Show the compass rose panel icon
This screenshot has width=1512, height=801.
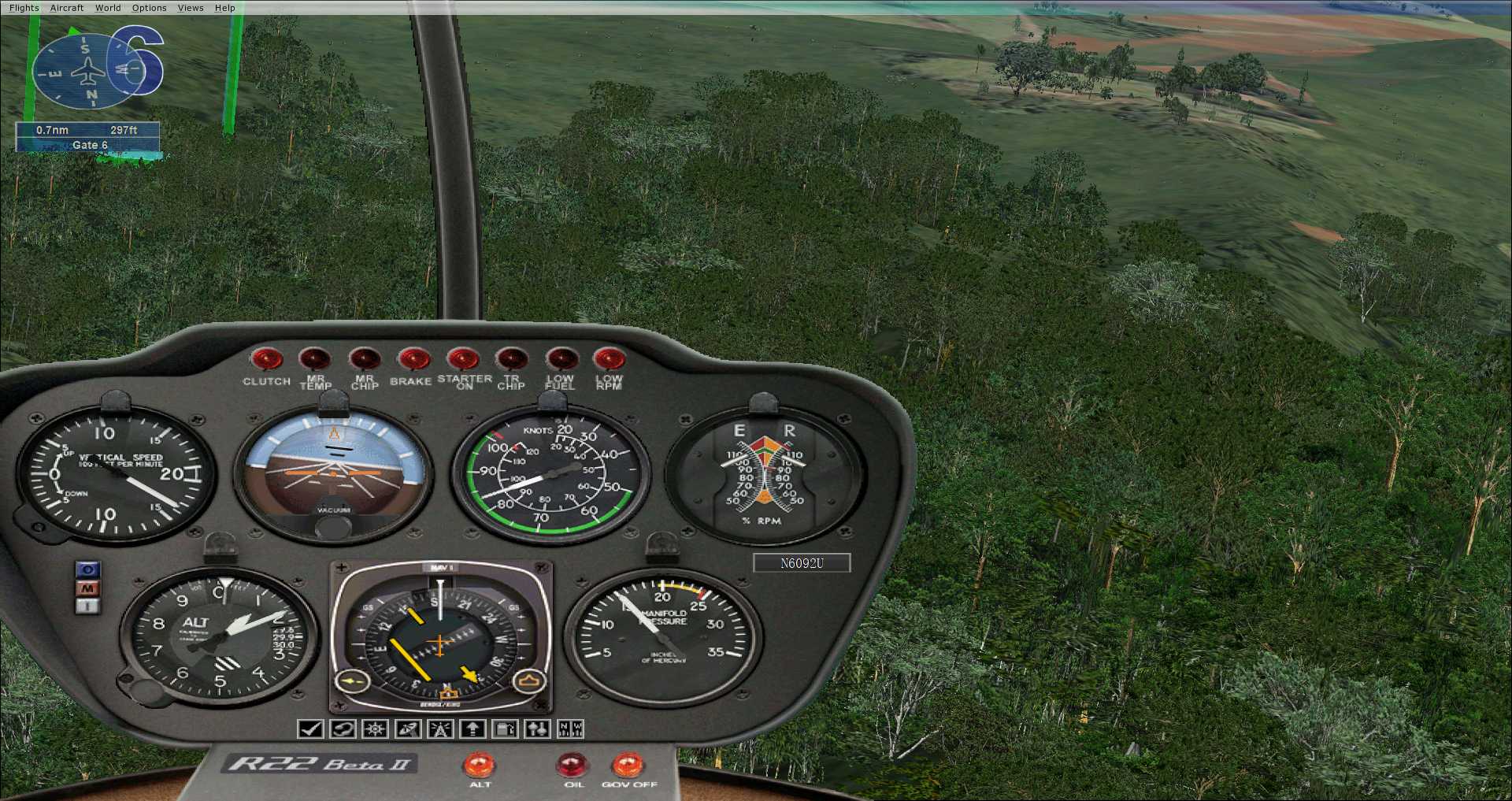tap(375, 729)
